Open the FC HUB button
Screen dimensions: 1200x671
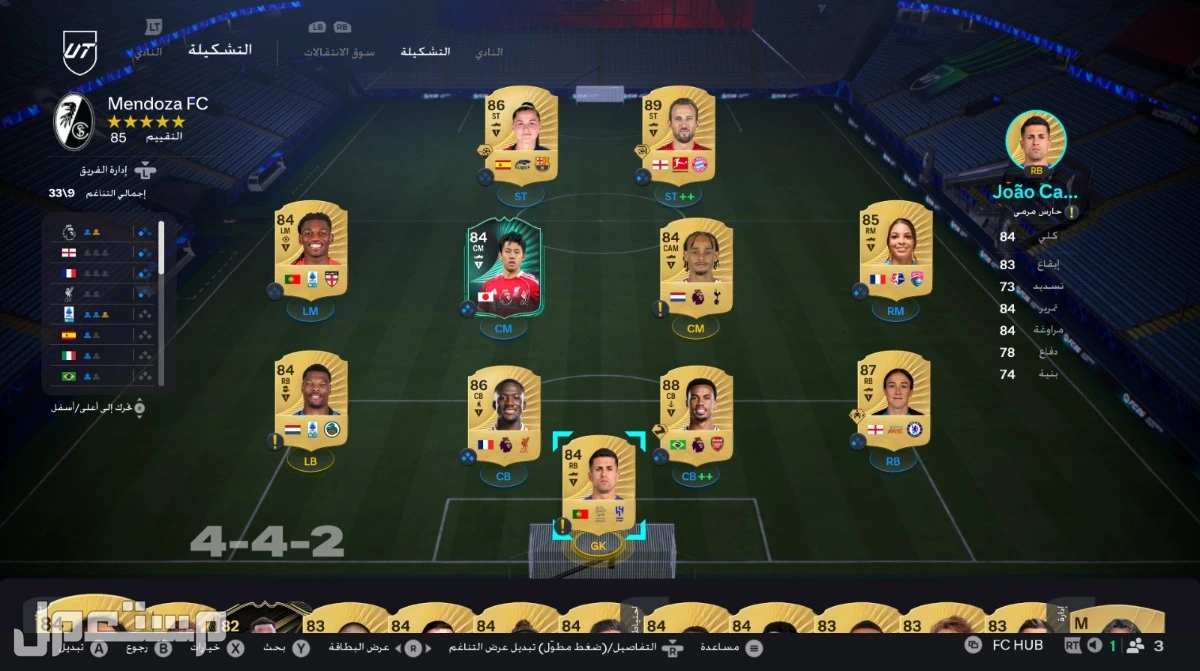1005,645
